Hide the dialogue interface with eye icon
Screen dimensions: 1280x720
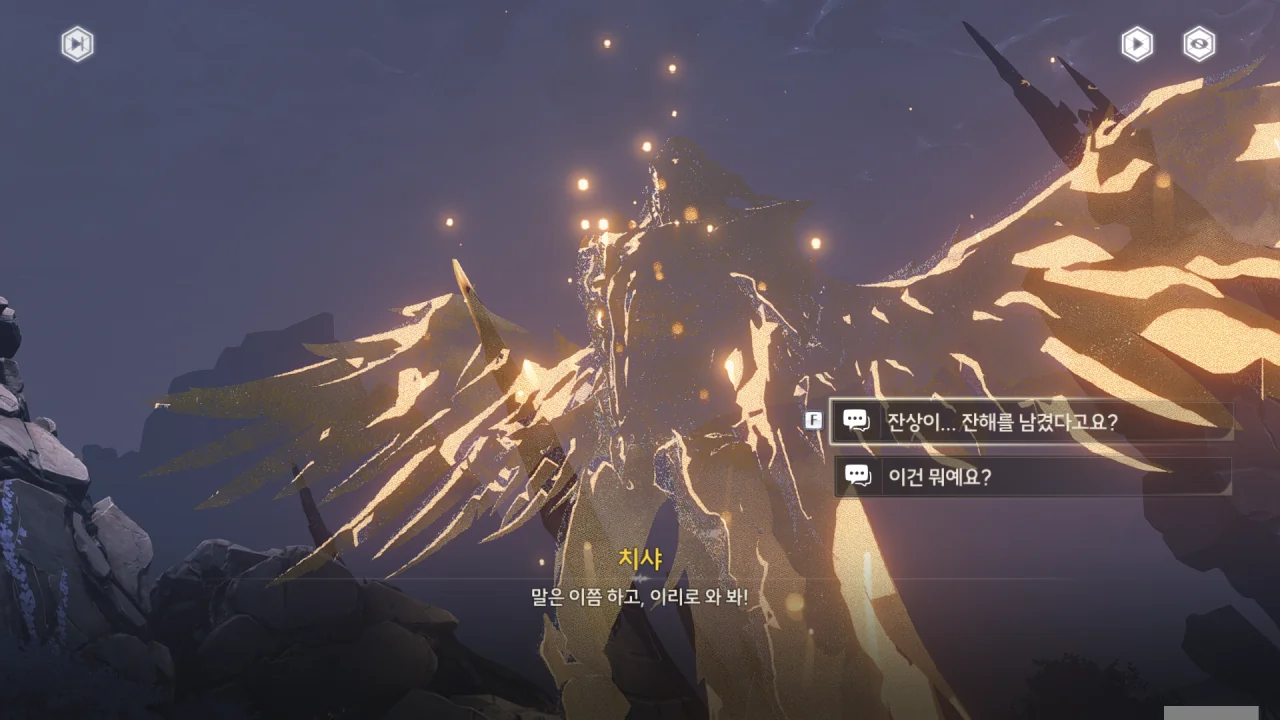(x=1199, y=44)
